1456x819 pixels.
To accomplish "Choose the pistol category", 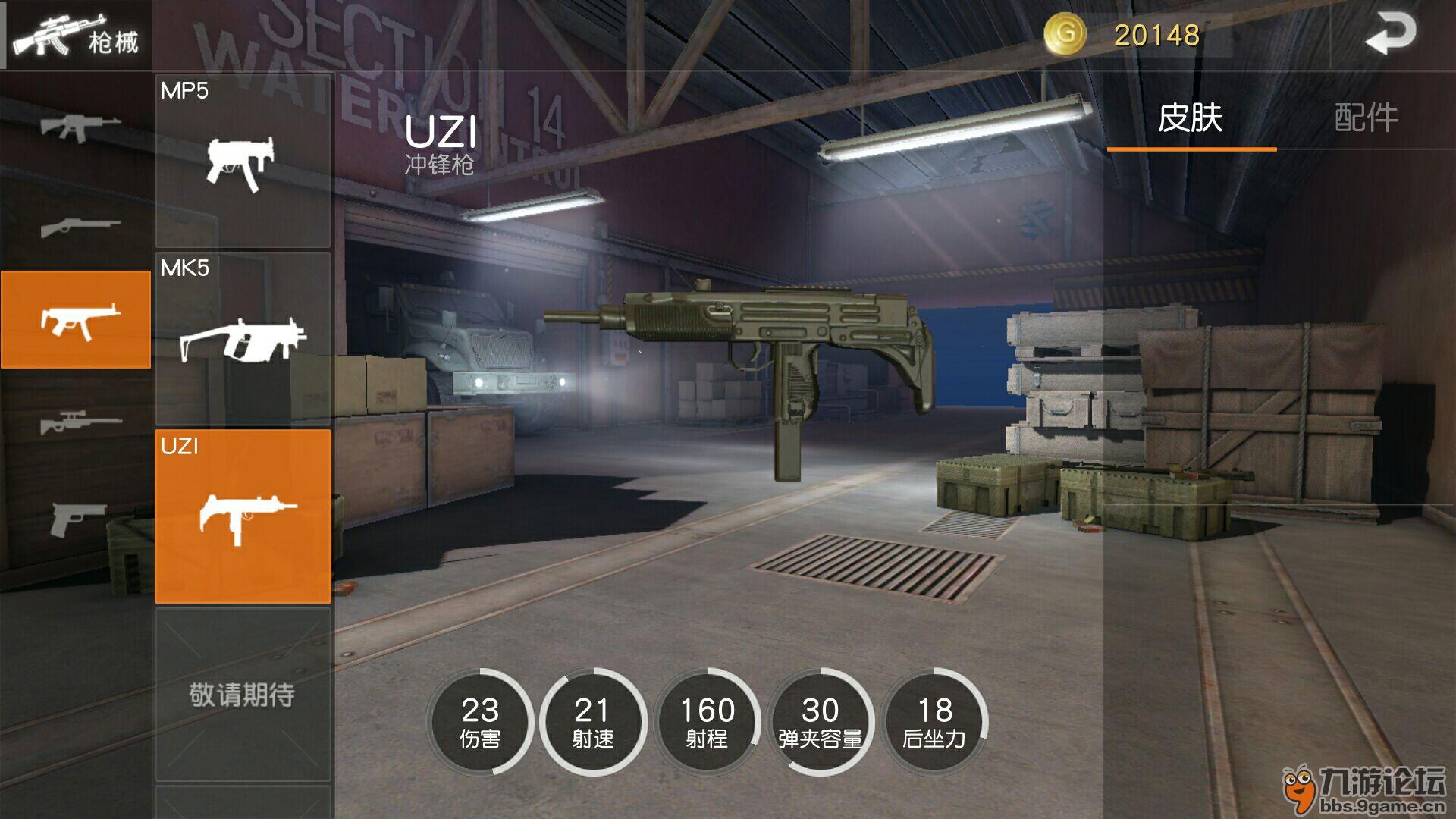I will click(76, 519).
